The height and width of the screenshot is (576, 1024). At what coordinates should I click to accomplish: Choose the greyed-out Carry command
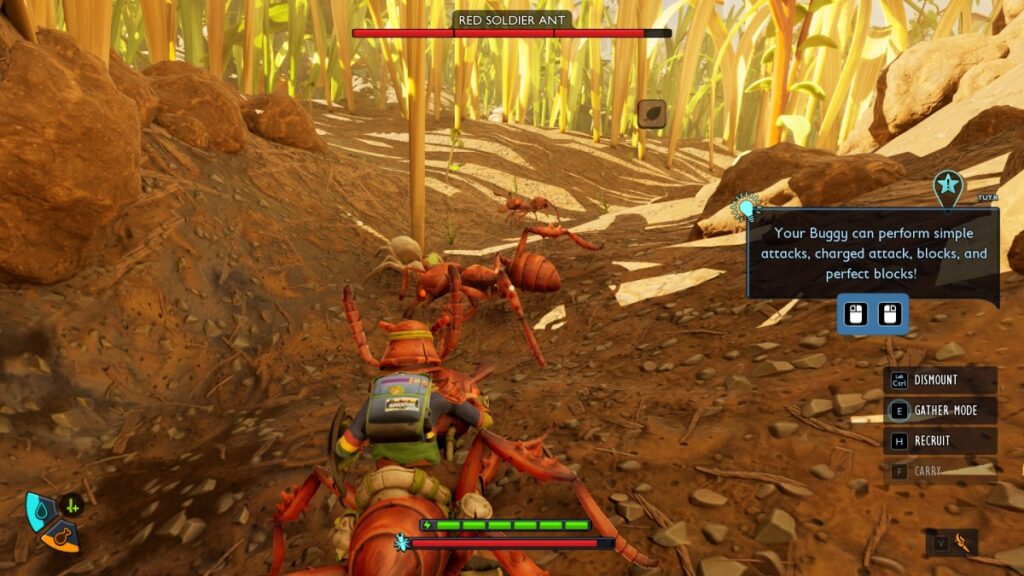939,471
